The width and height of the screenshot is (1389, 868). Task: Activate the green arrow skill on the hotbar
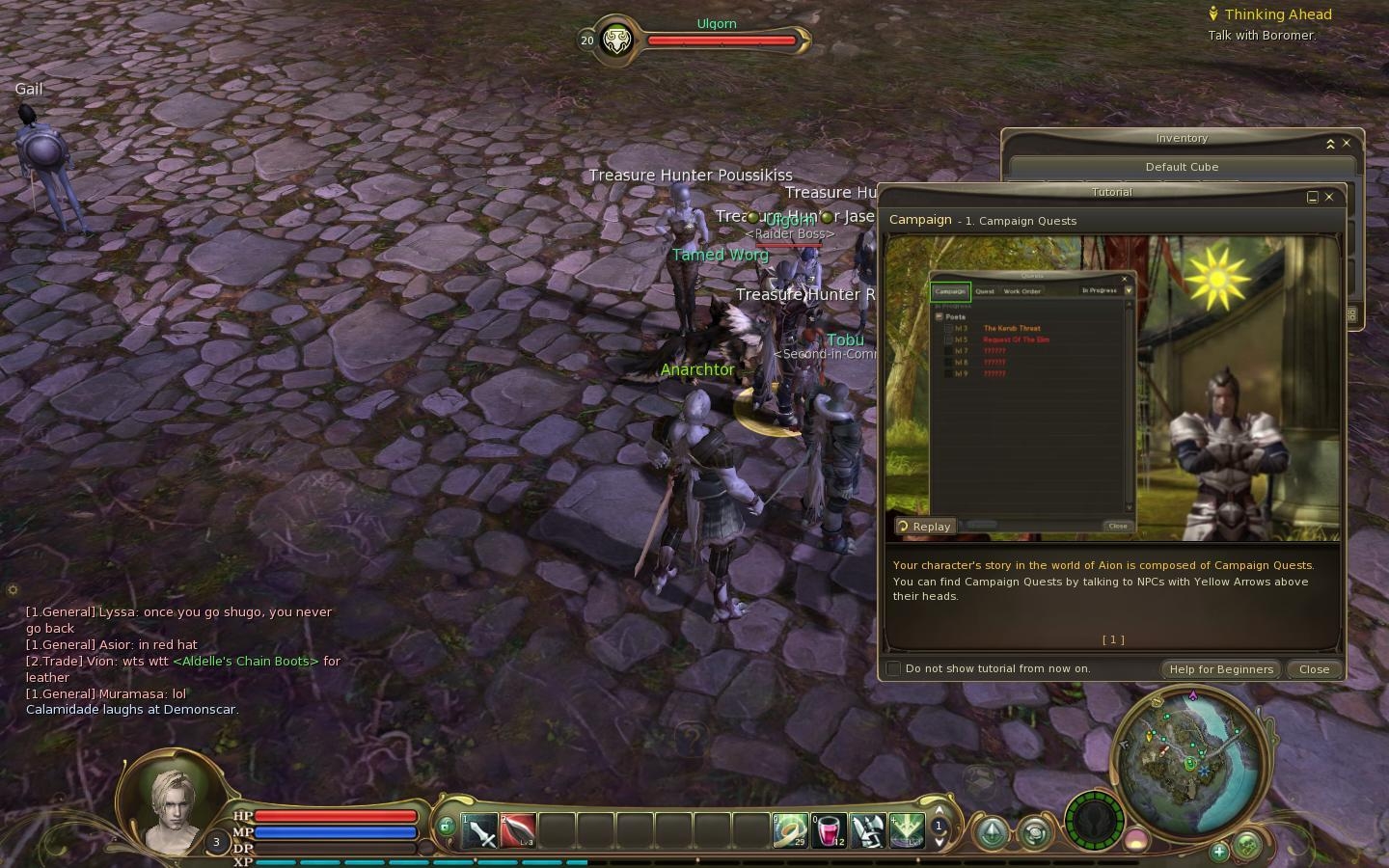906,830
